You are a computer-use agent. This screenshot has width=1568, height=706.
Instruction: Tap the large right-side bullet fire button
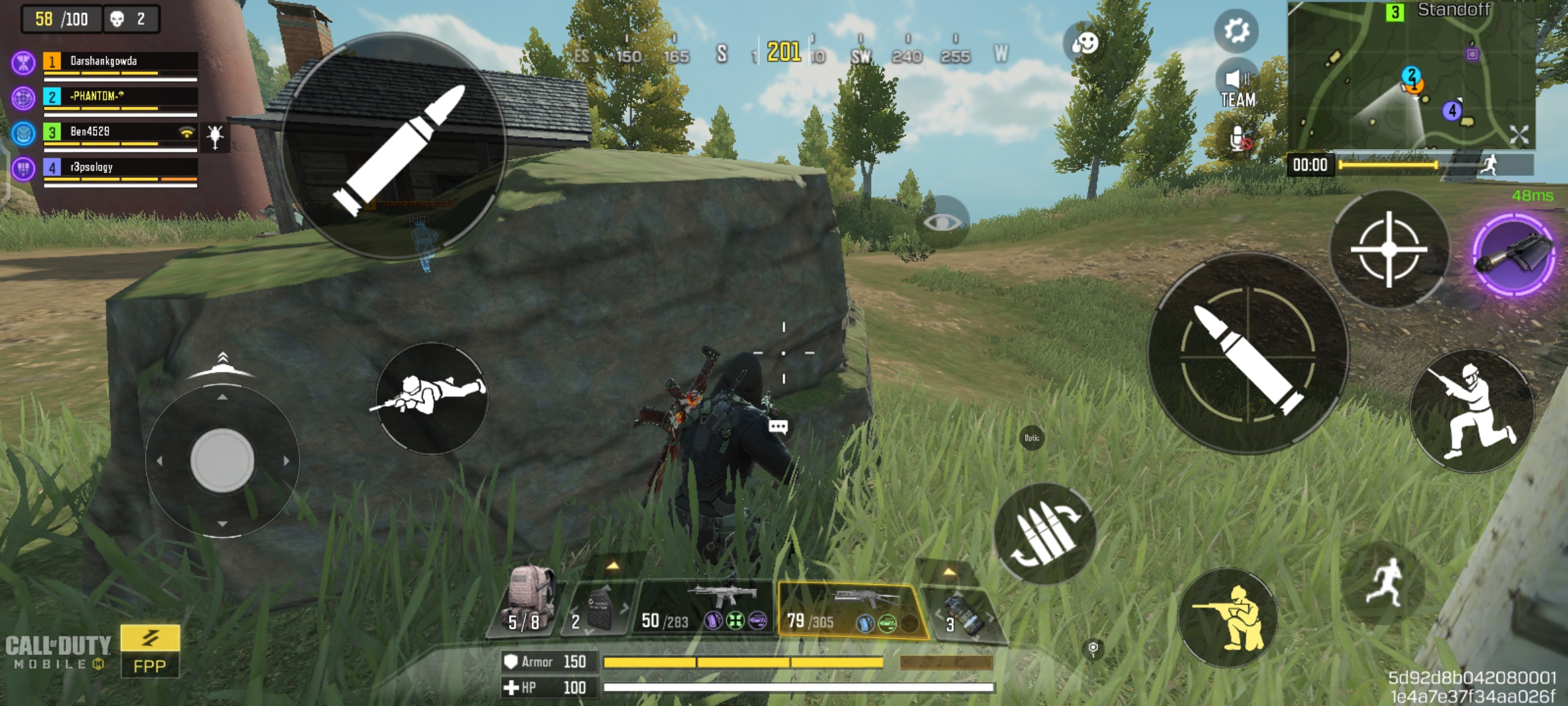pos(1248,353)
